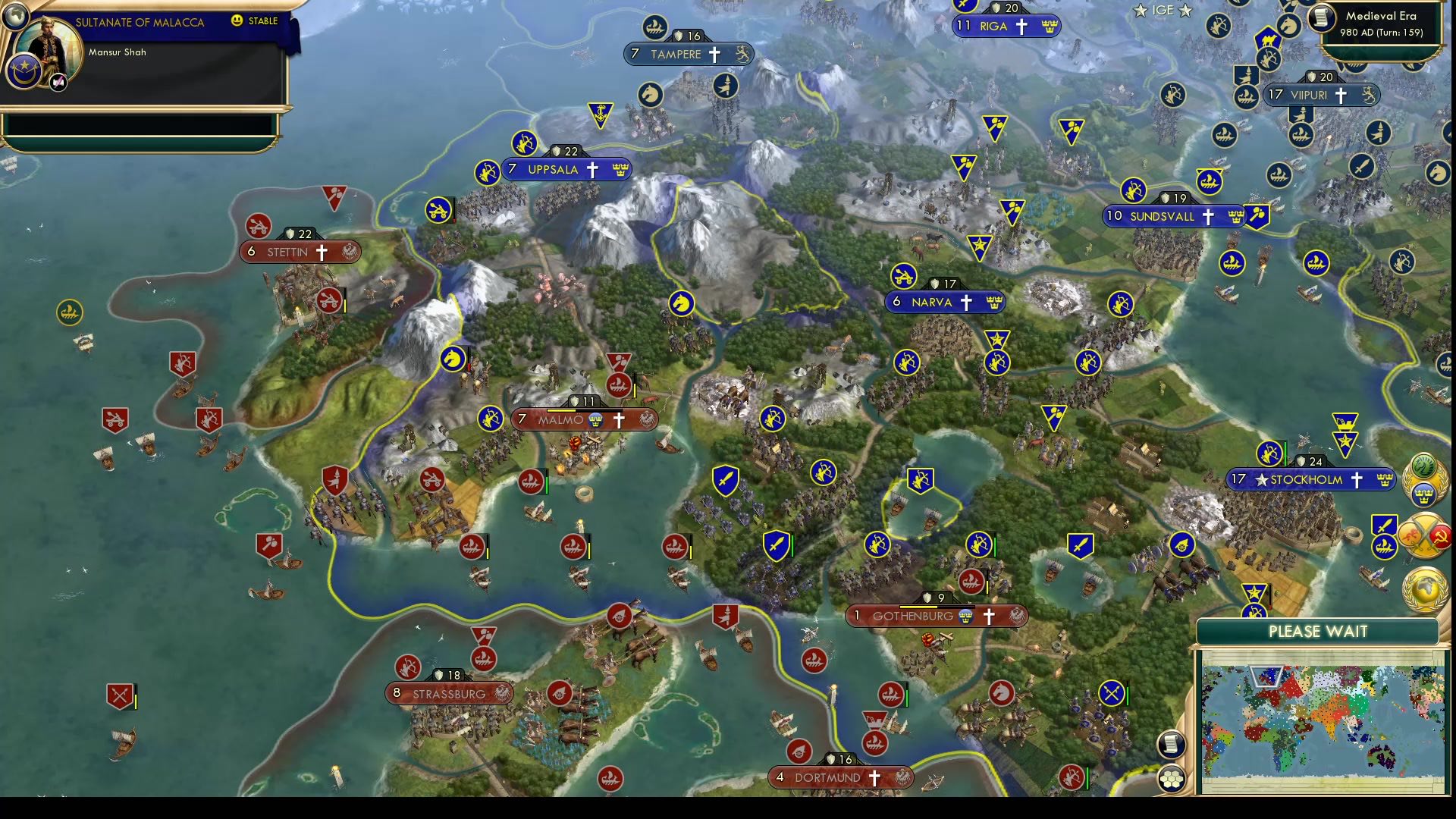Click the red catapult flag near Stettin

259,225
